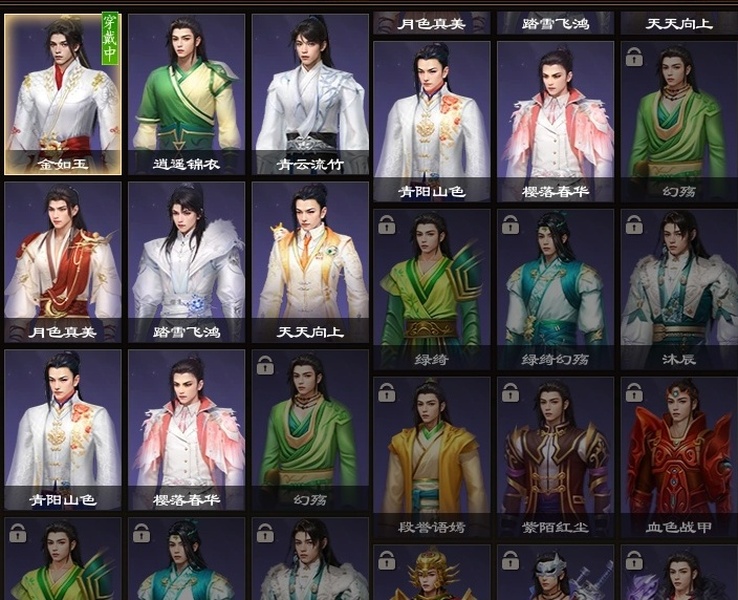
Task: Select the 金如玉 costume currently worn
Action: click(63, 95)
